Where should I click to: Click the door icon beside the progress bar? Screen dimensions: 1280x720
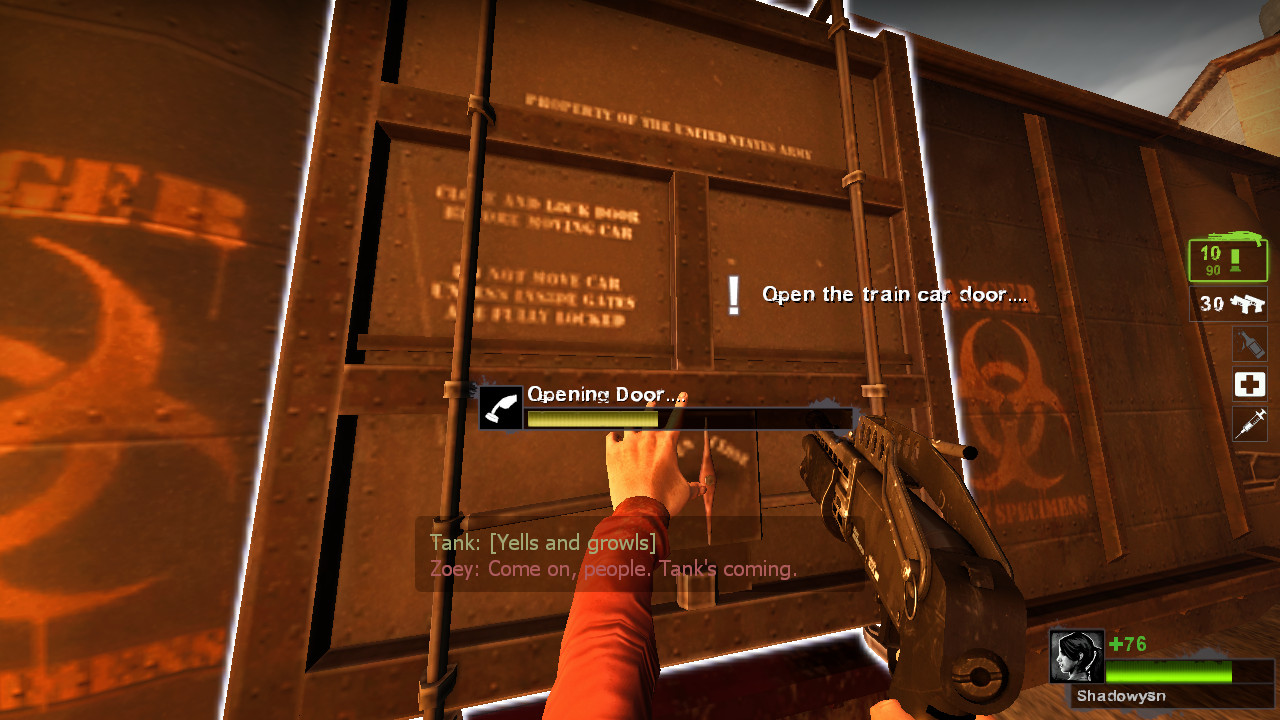[500, 409]
